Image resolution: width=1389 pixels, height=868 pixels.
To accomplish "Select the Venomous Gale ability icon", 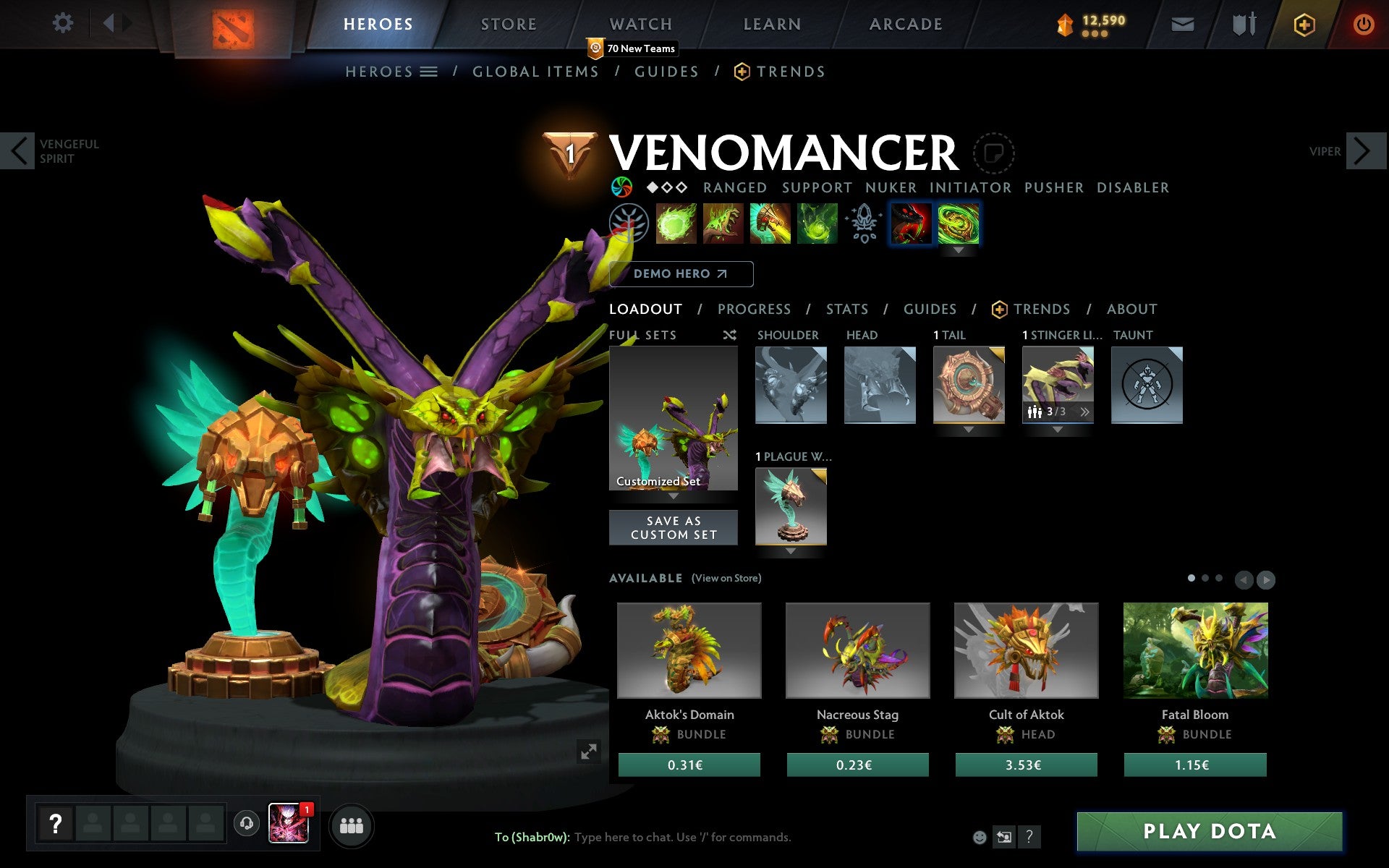I will point(676,224).
